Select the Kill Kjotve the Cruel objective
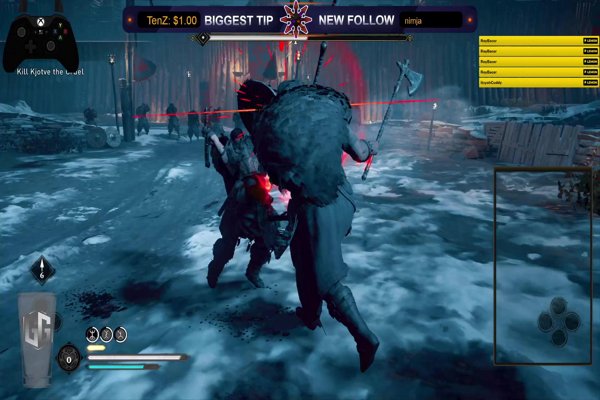 [x=46, y=71]
